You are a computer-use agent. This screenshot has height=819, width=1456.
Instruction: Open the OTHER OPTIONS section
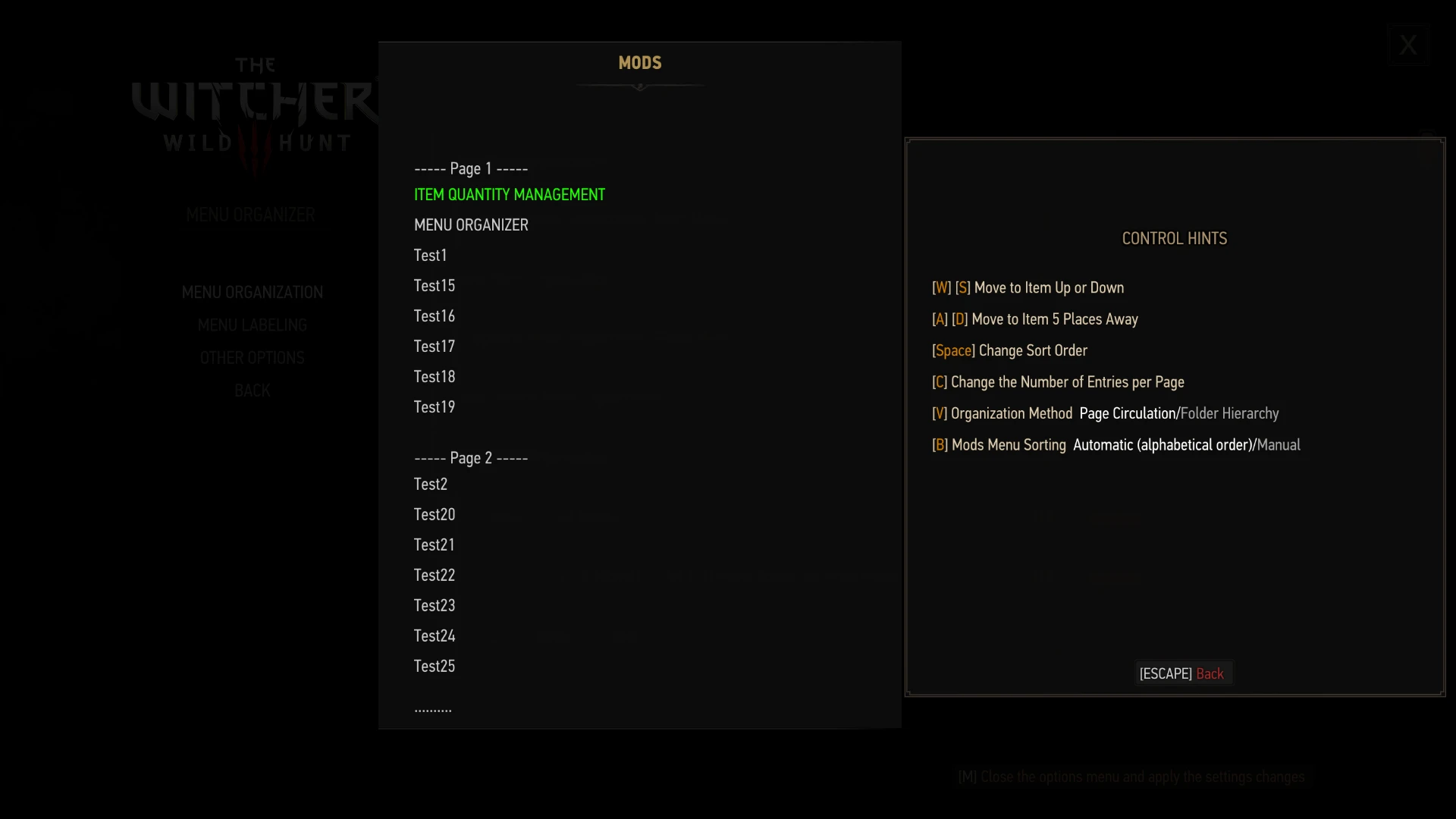click(x=252, y=356)
